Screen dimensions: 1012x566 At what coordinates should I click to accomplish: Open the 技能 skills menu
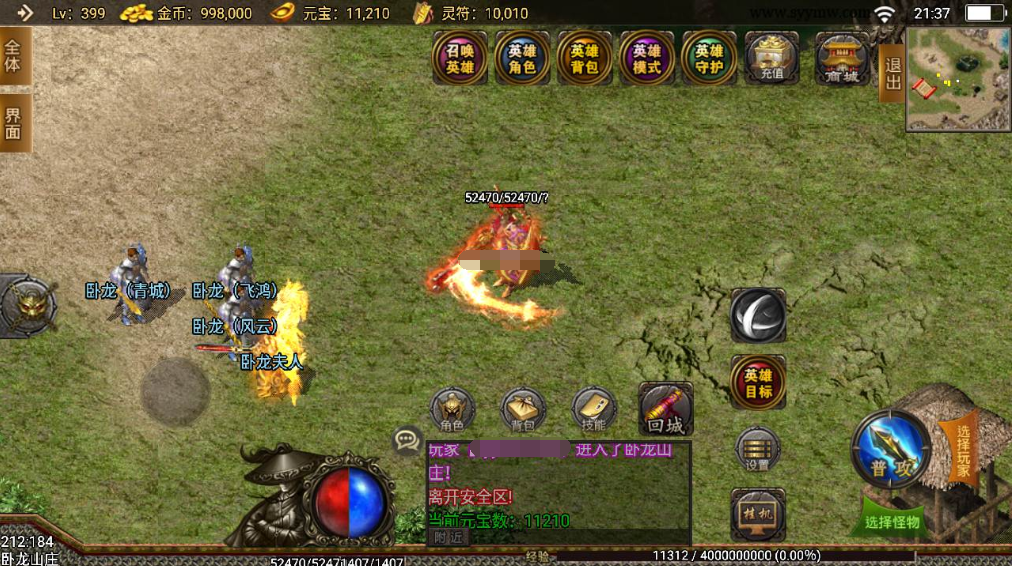594,410
